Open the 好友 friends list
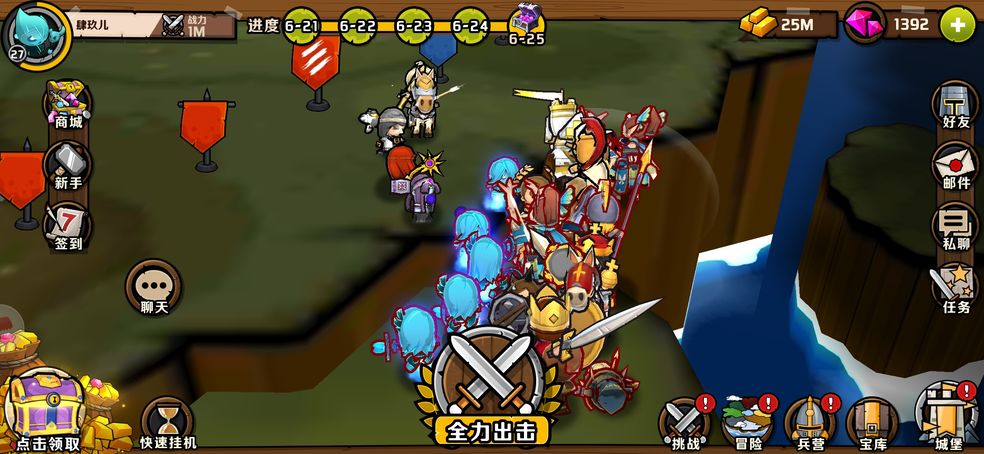The height and width of the screenshot is (454, 984). click(x=955, y=105)
